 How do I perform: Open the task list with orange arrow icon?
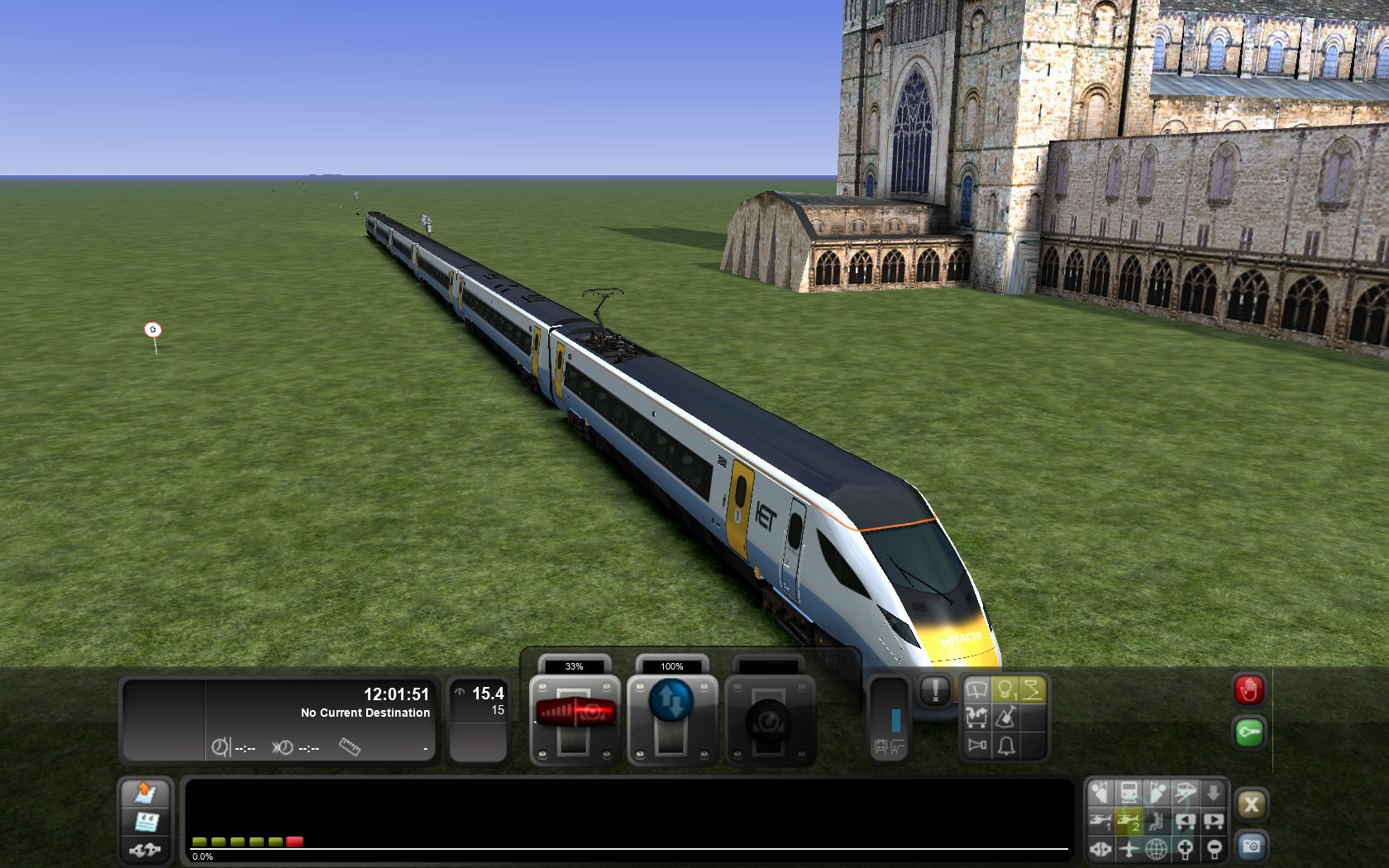[146, 793]
